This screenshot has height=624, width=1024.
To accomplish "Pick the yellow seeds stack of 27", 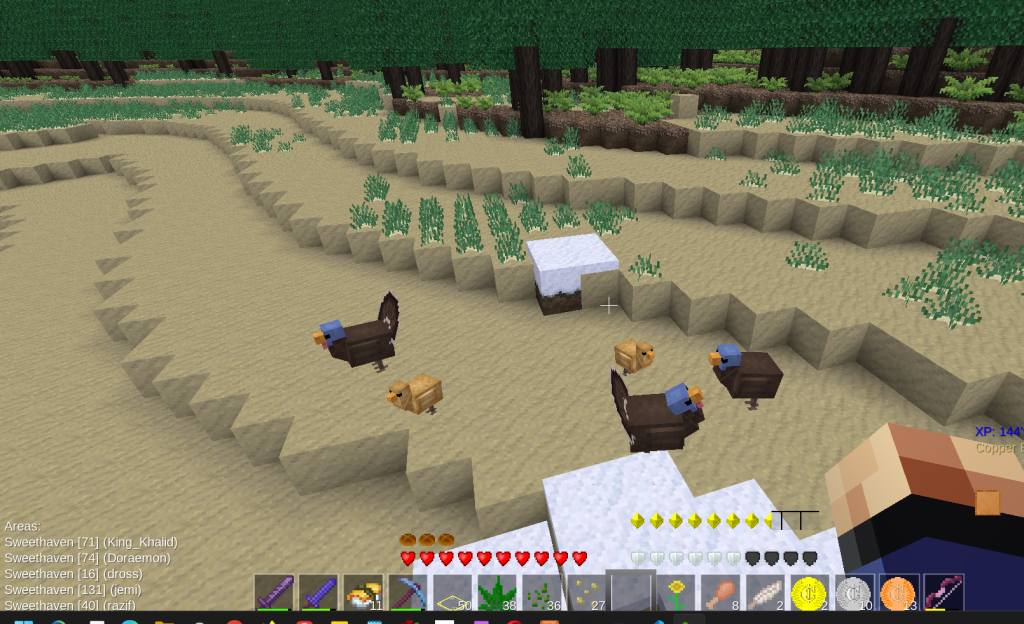I will (x=586, y=593).
